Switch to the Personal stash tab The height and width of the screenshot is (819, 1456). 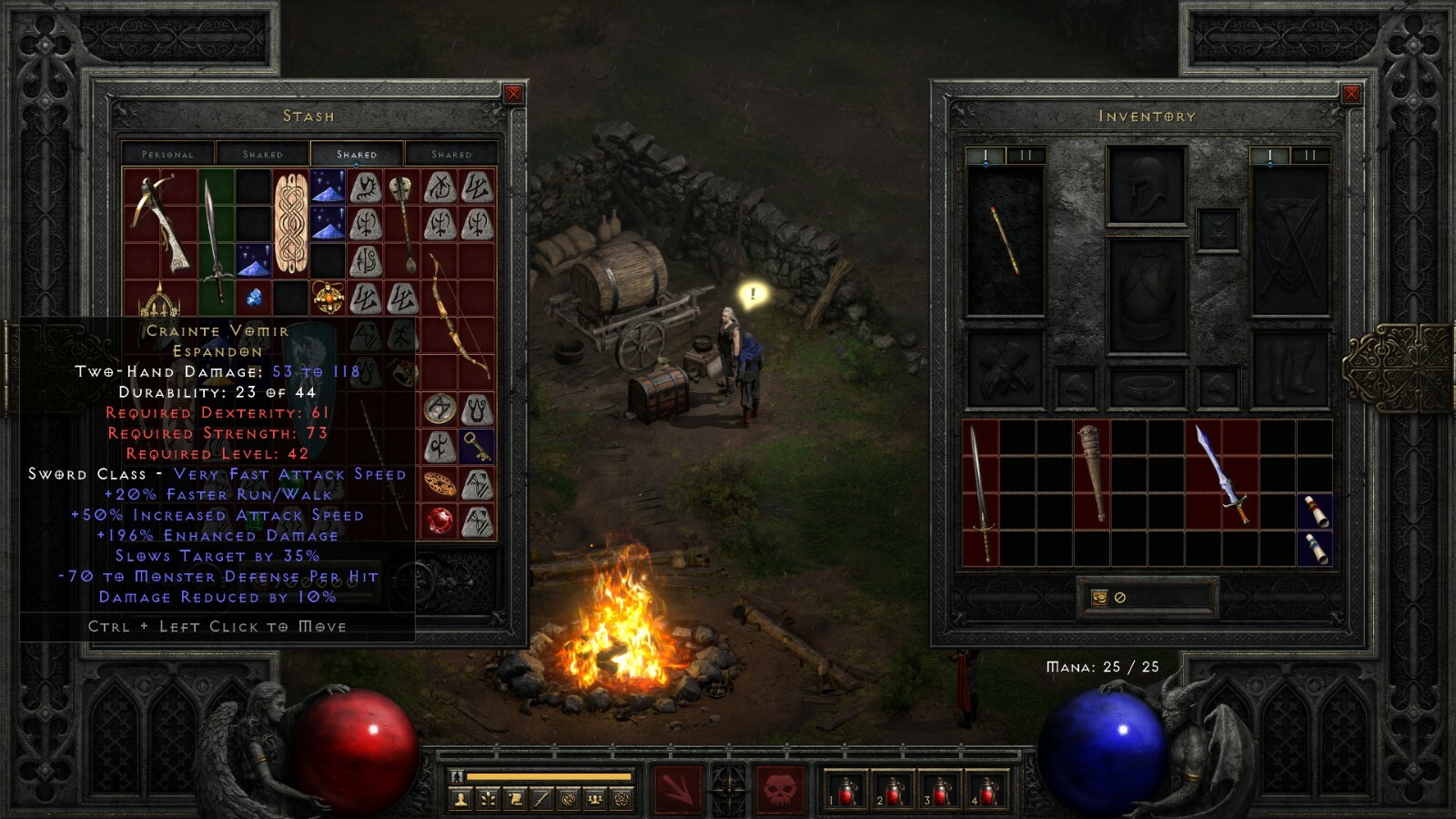168,153
